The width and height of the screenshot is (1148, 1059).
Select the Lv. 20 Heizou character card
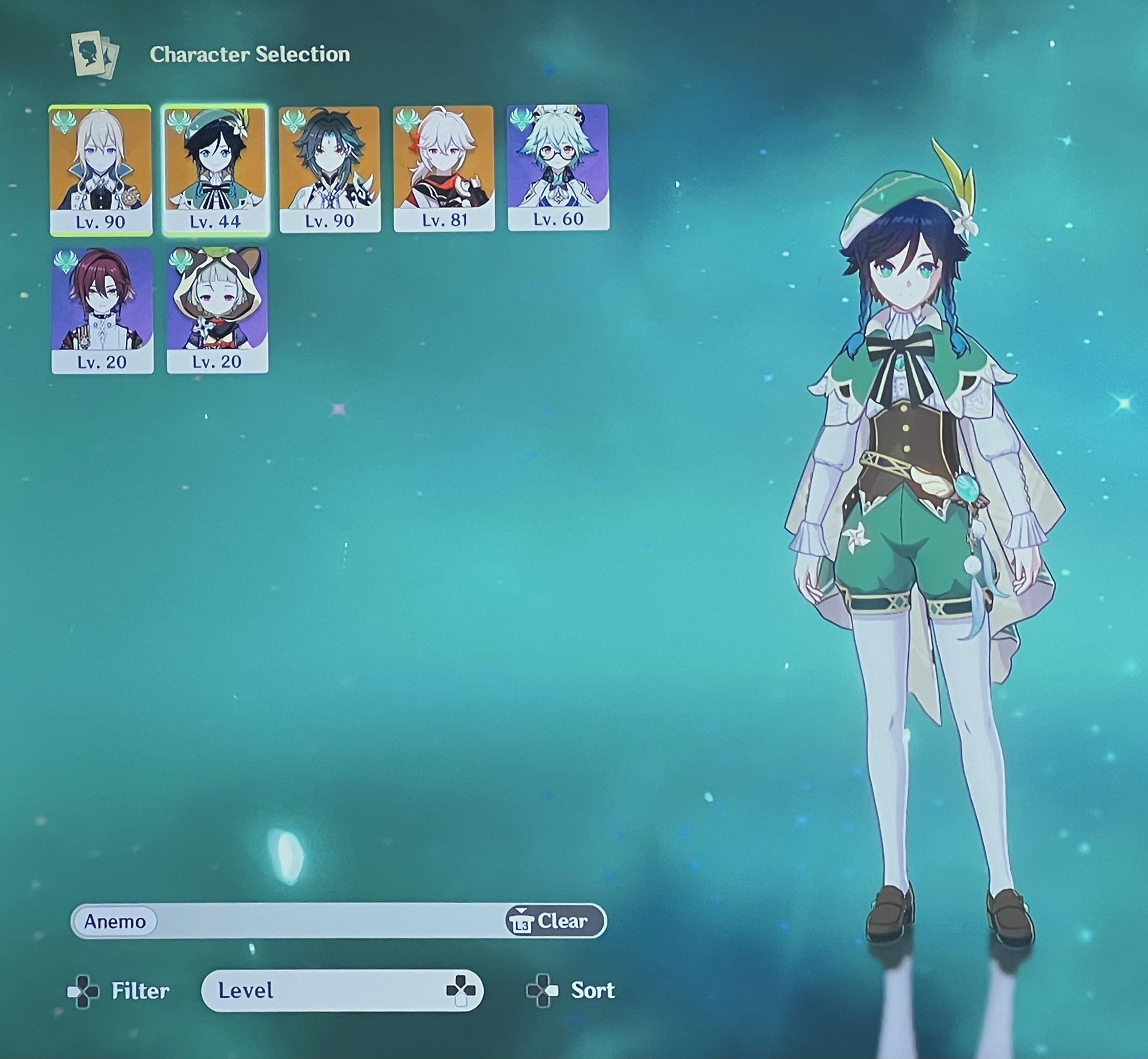[x=102, y=311]
